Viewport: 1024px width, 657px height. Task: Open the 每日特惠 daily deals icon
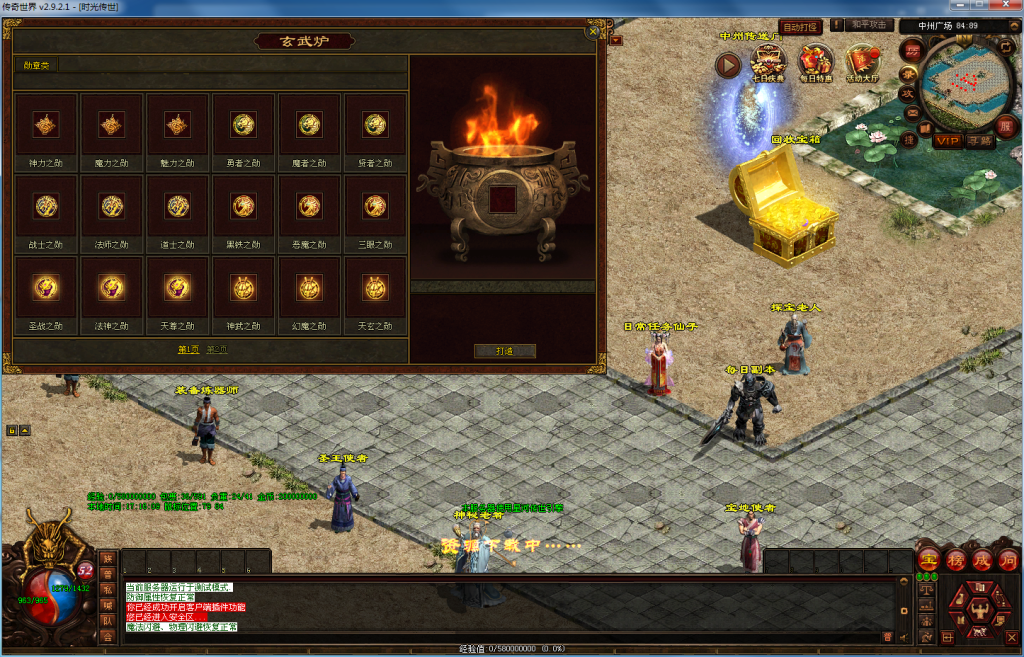pos(816,62)
